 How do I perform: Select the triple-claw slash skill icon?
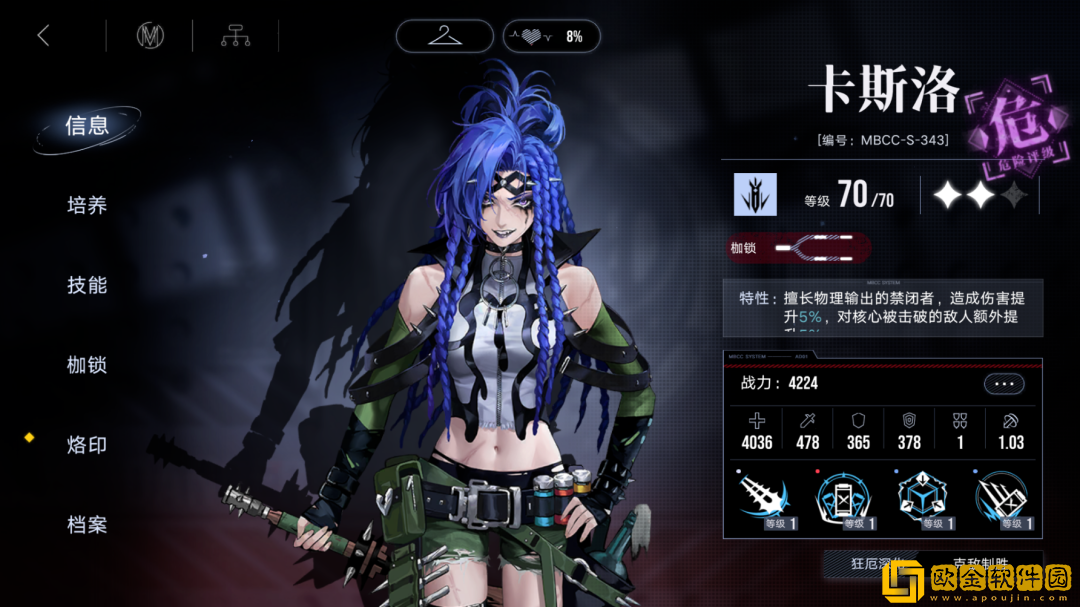coord(1003,501)
